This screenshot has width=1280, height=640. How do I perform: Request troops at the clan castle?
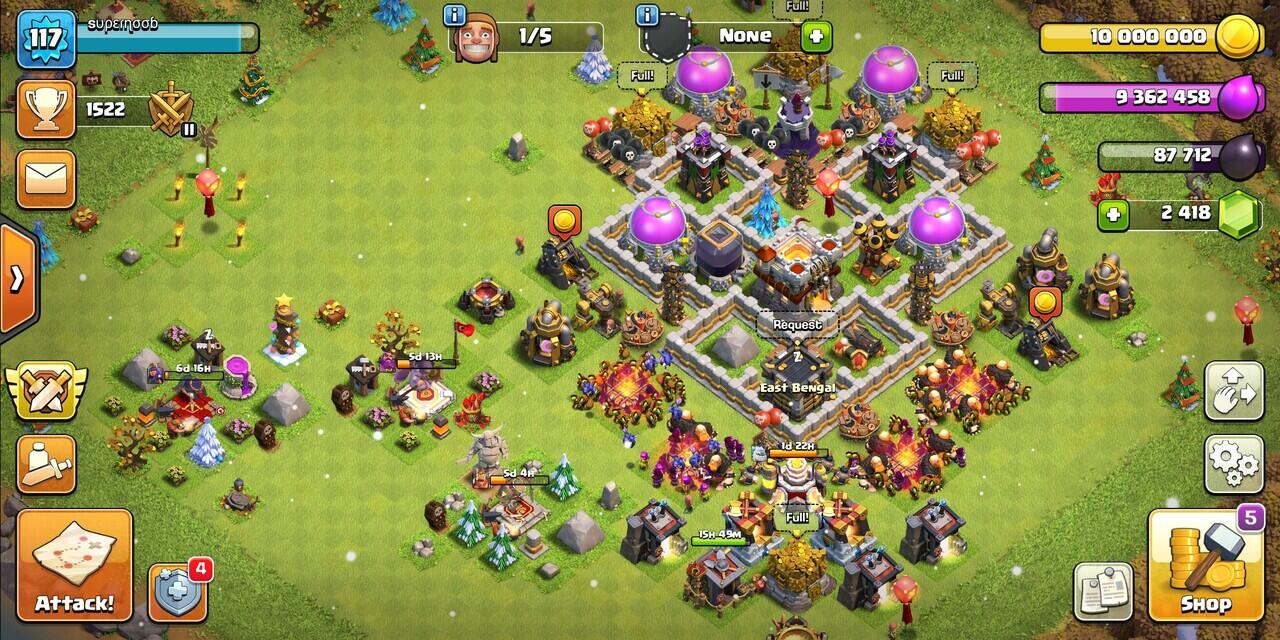[x=797, y=325]
